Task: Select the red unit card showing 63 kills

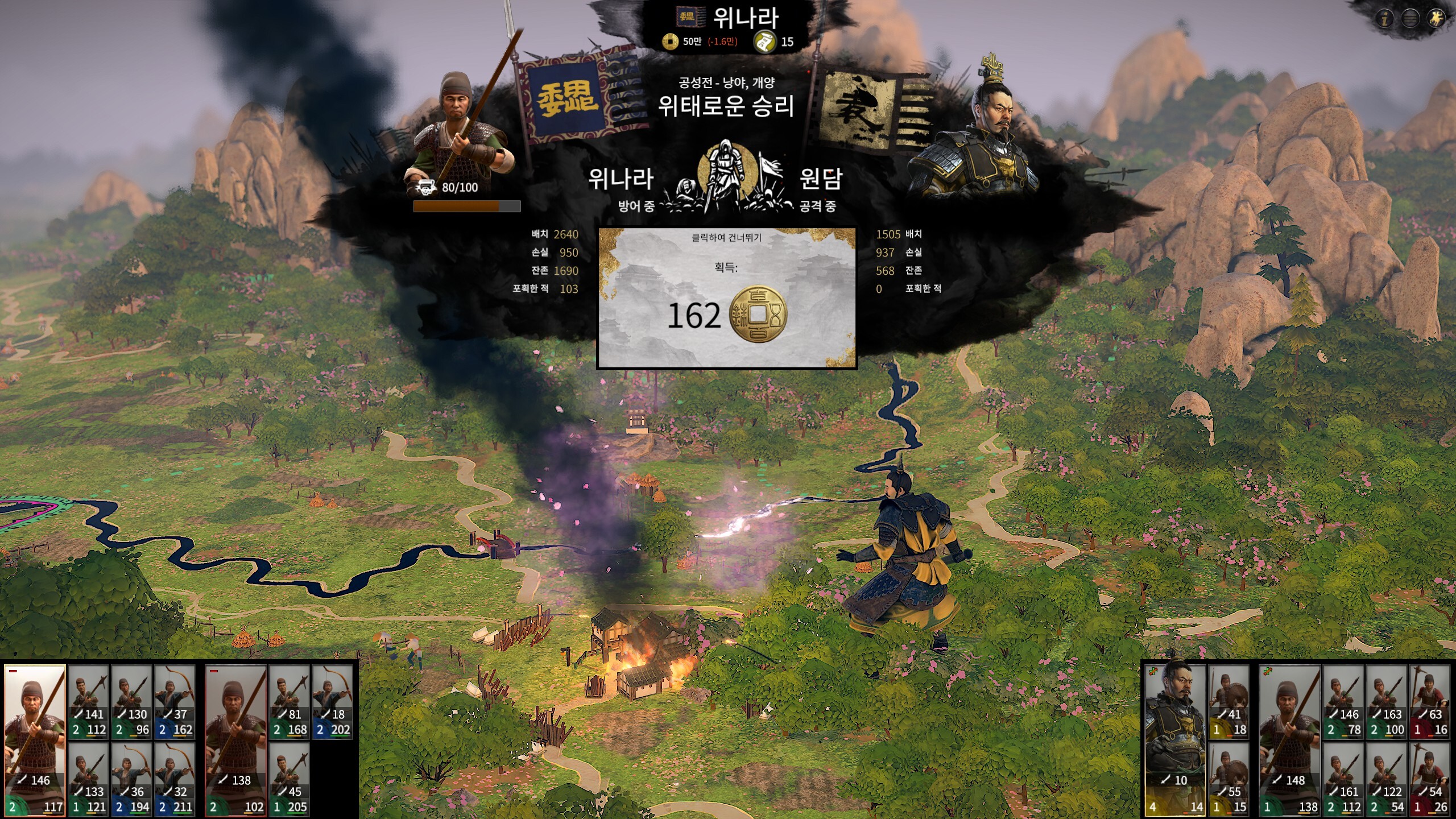Action: [x=1430, y=701]
